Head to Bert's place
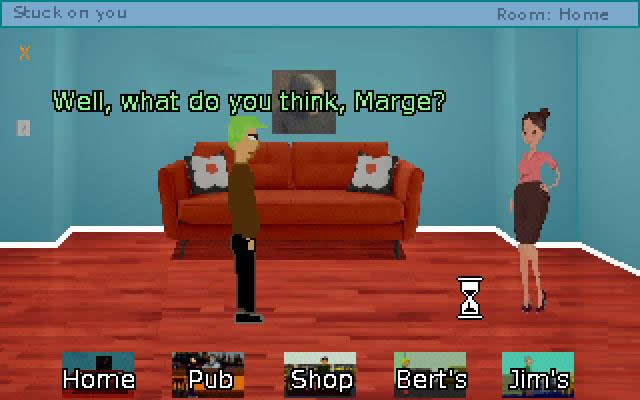Viewport: 640px width, 400px height. pos(430,374)
